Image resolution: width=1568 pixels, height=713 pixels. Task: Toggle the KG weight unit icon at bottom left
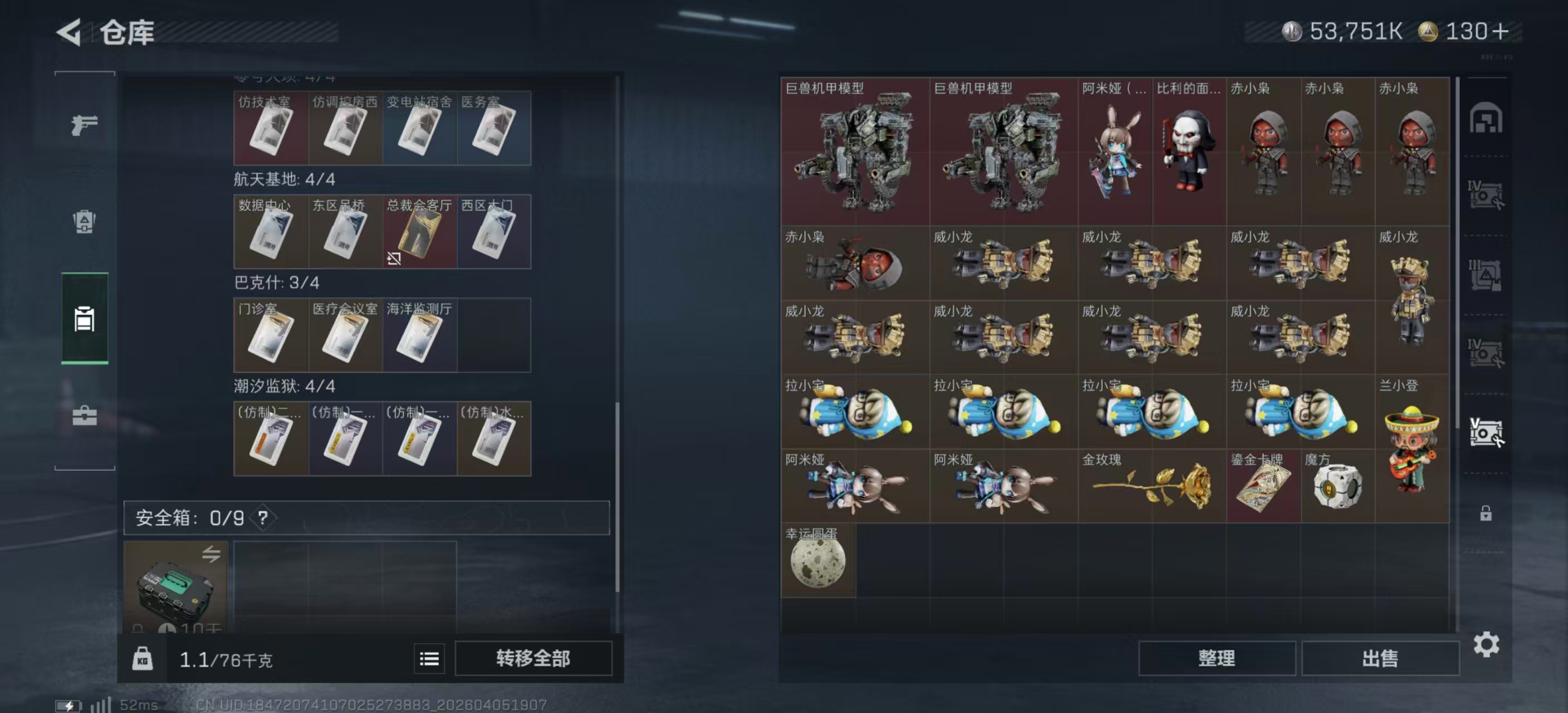[x=144, y=658]
